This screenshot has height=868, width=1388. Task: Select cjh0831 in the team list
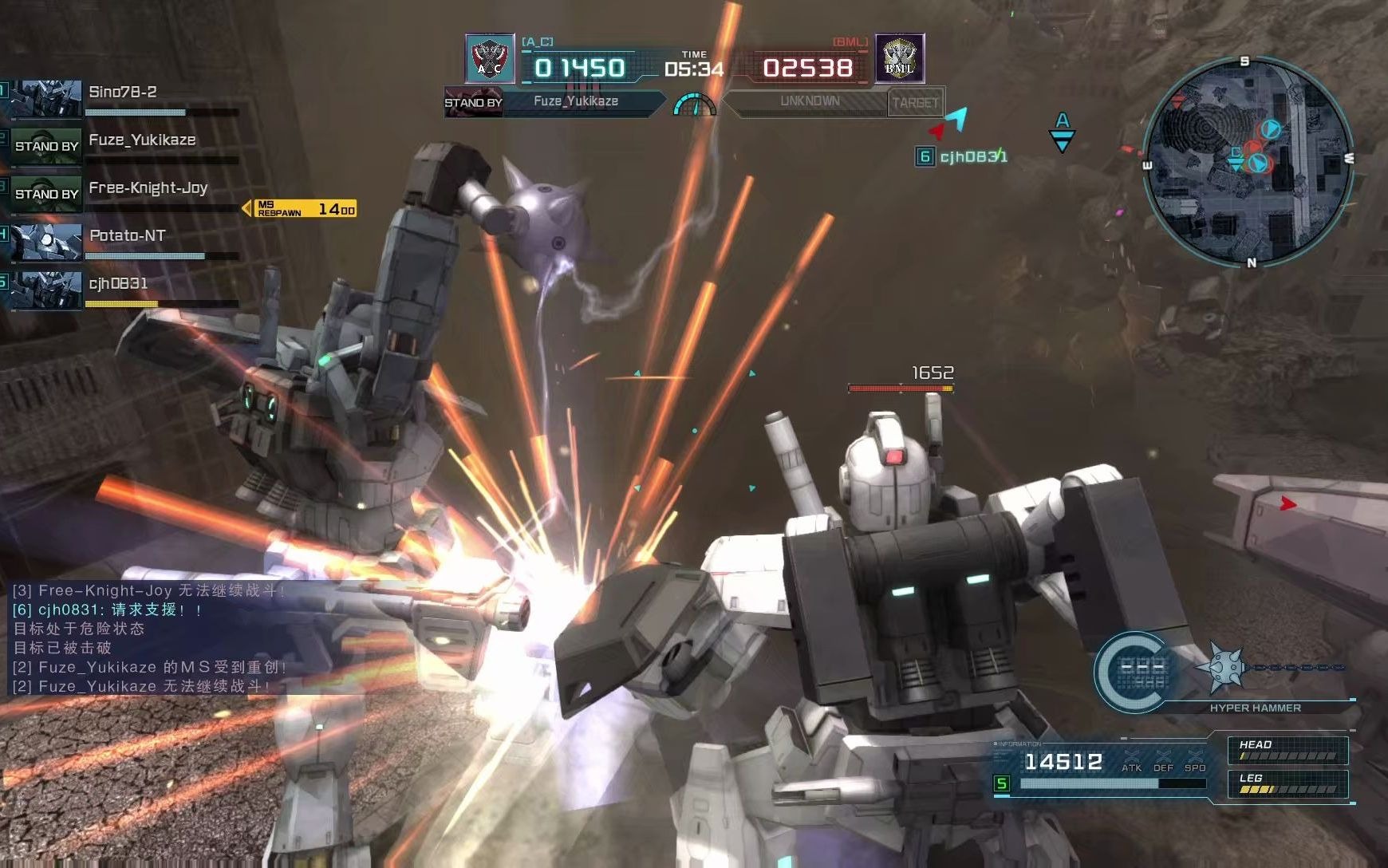[124, 288]
